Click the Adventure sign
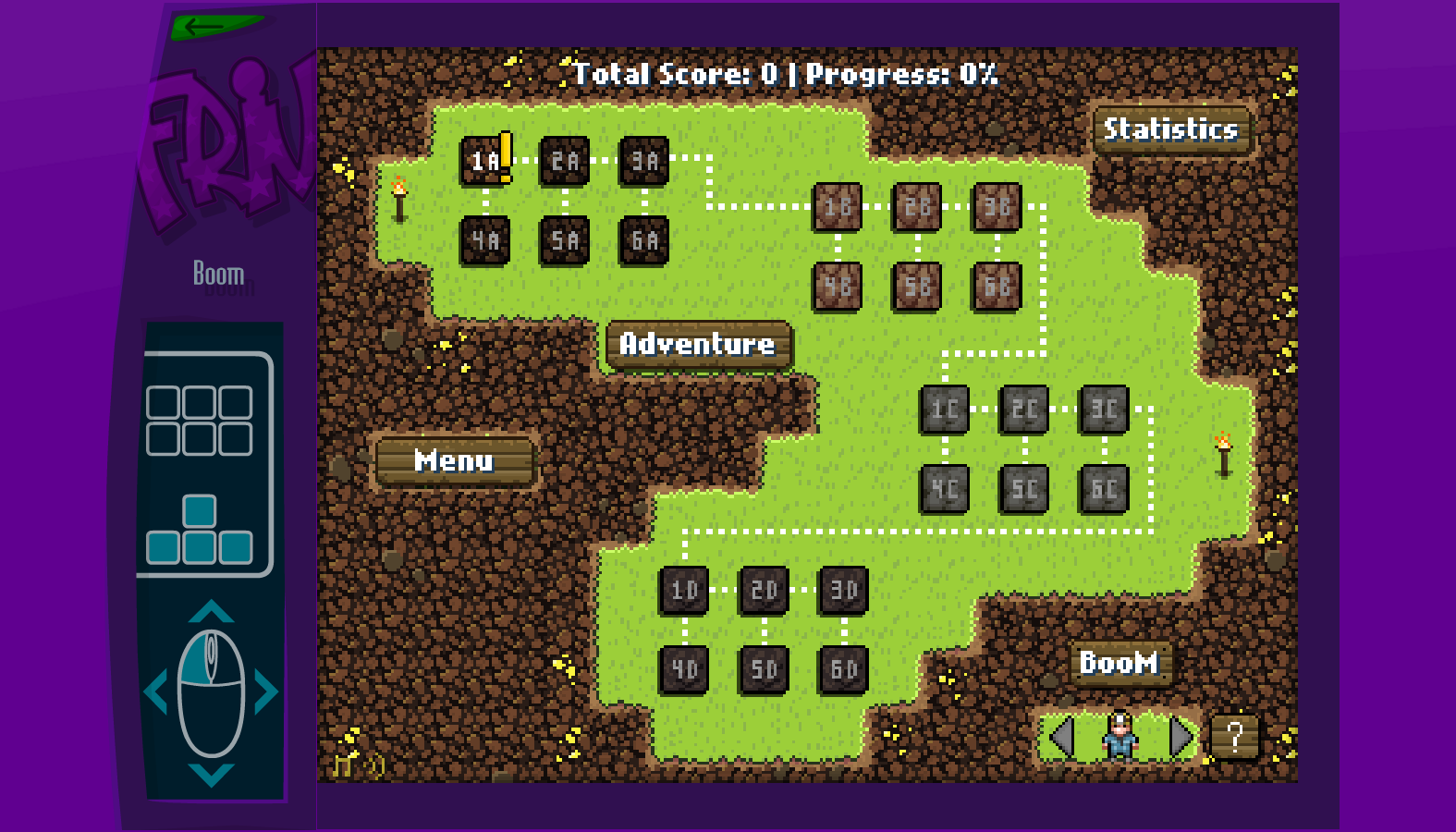 (698, 346)
